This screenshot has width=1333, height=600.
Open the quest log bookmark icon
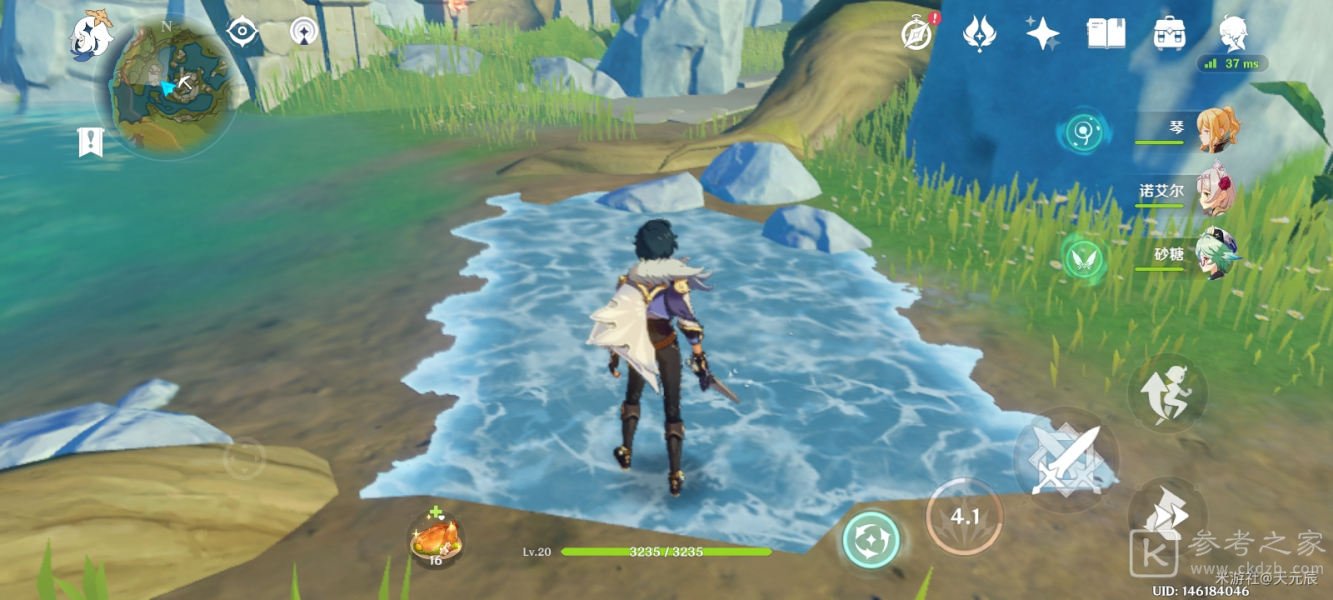(90, 142)
